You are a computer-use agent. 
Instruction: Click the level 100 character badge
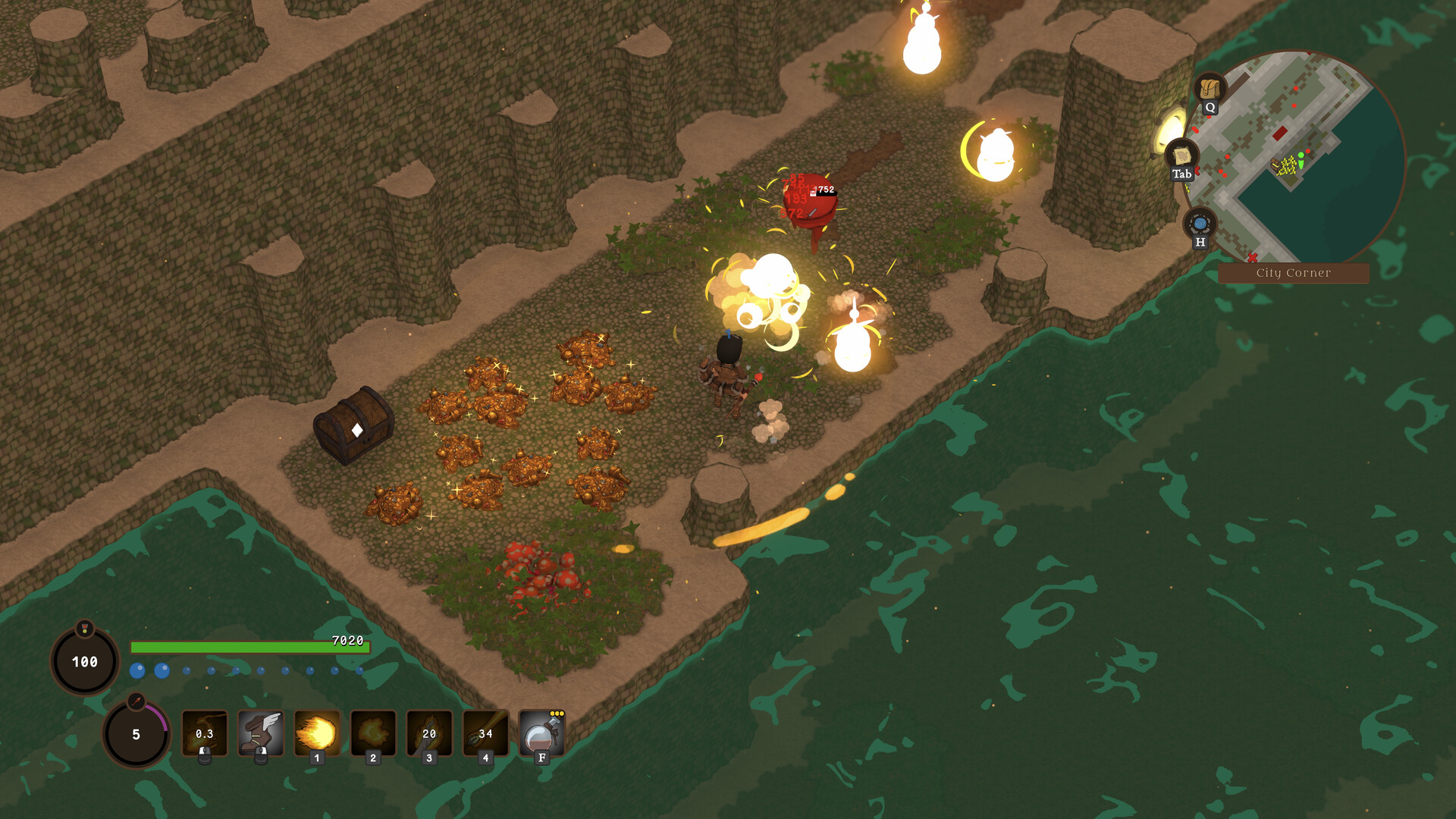[85, 661]
